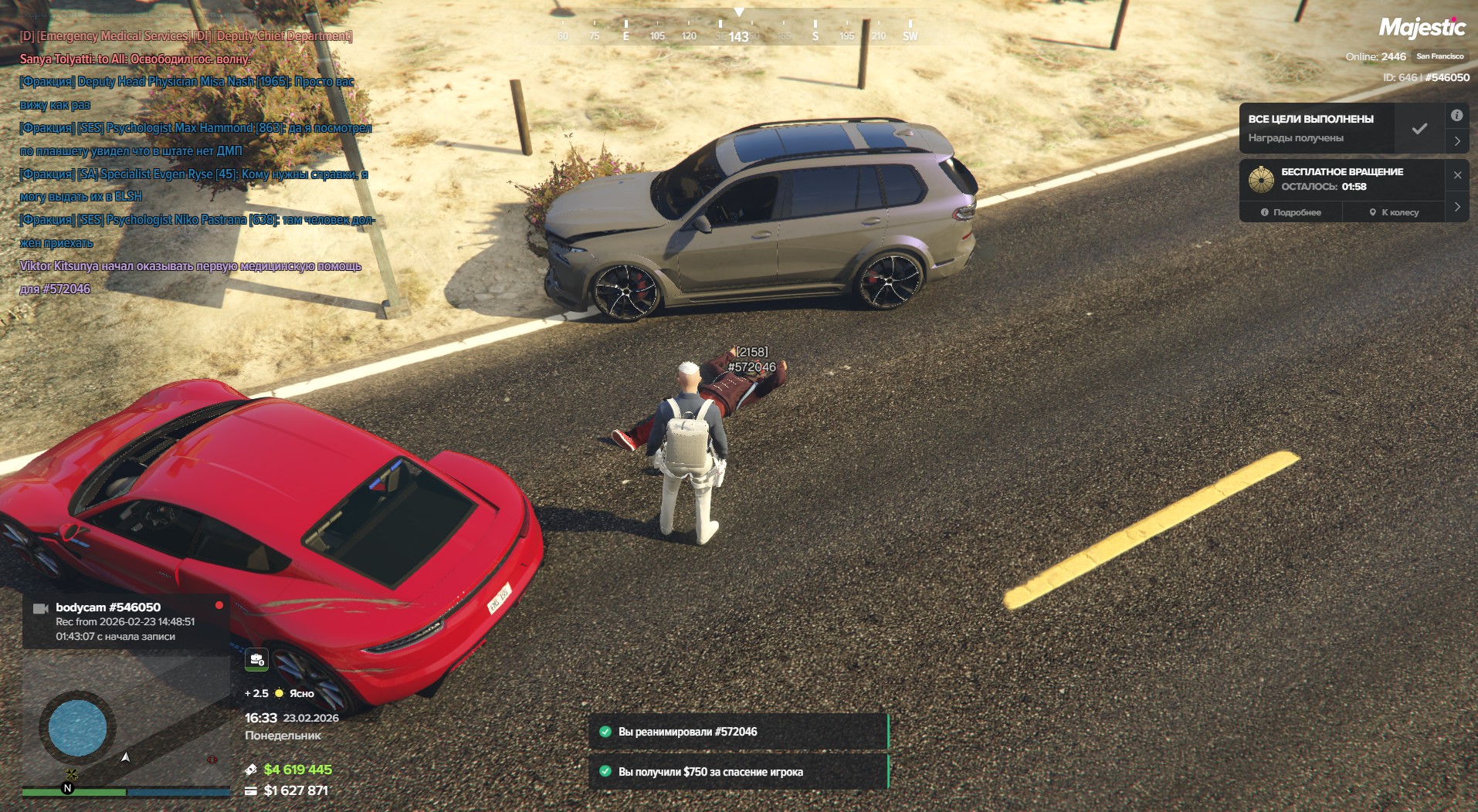Close the free spin notification
The image size is (1478, 812).
pos(1457,175)
